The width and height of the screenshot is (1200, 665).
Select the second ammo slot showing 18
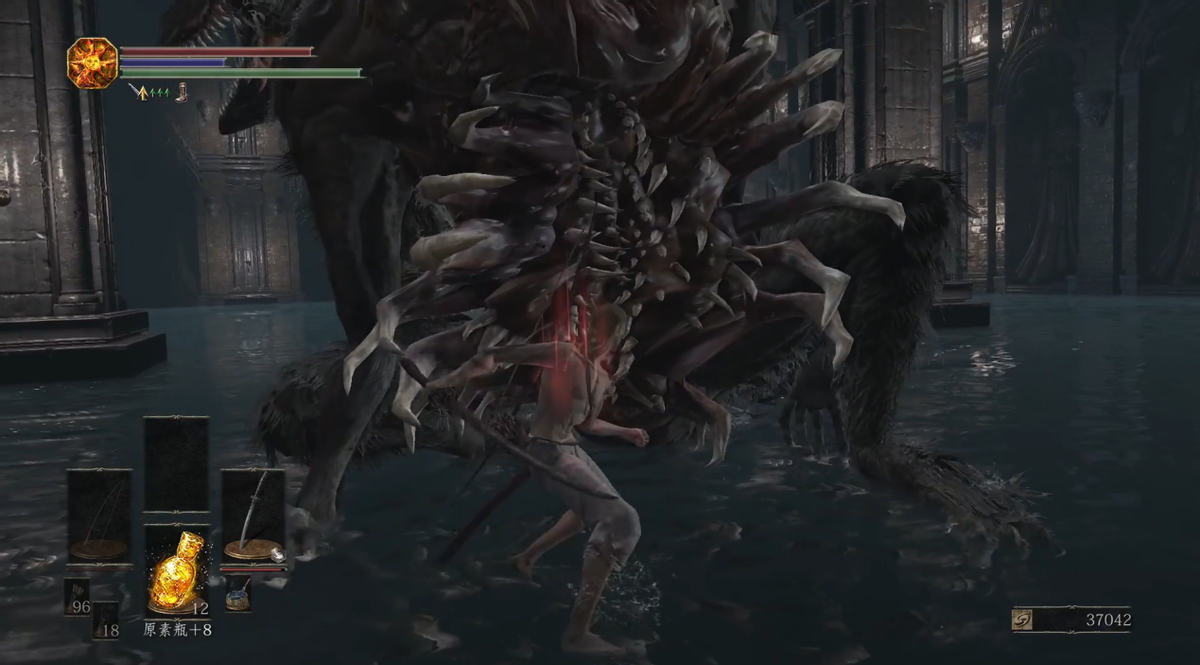[106, 620]
